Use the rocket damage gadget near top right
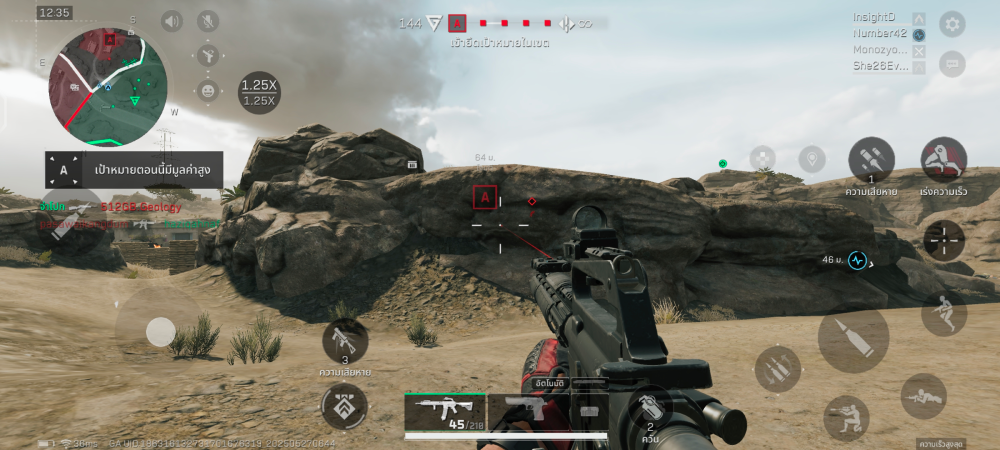1000x450 pixels. 871,160
